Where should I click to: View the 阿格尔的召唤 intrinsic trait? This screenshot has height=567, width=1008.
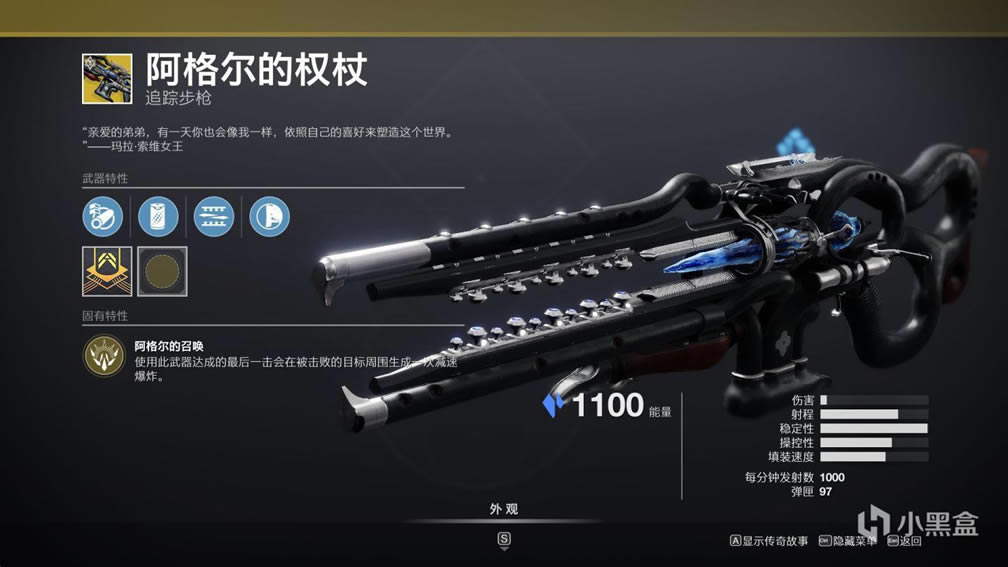[103, 356]
